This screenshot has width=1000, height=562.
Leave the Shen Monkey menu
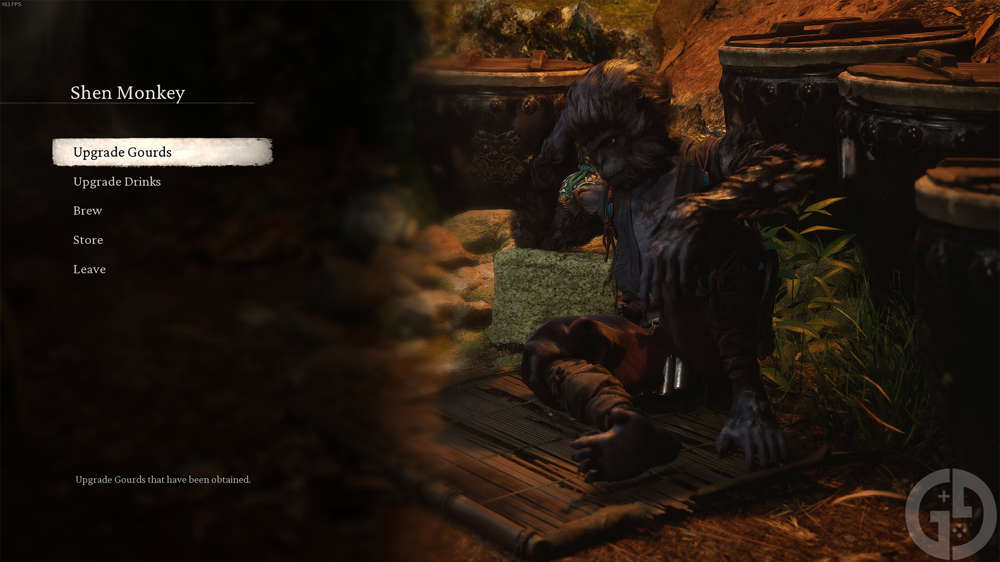[89, 269]
